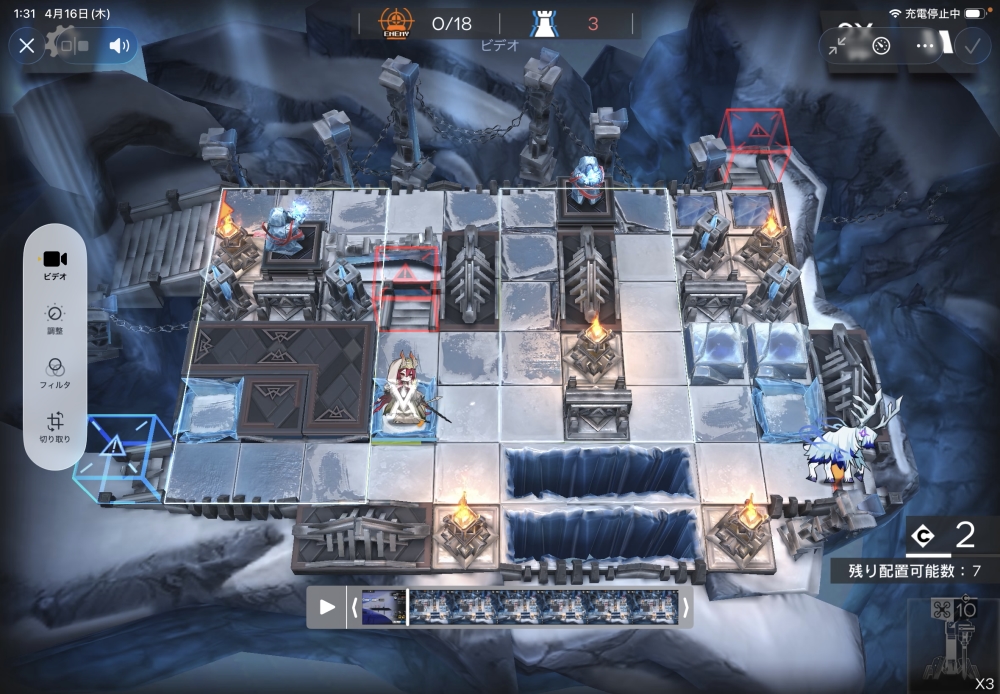
Task: Select the support device card costing 10
Action: [x=953, y=645]
